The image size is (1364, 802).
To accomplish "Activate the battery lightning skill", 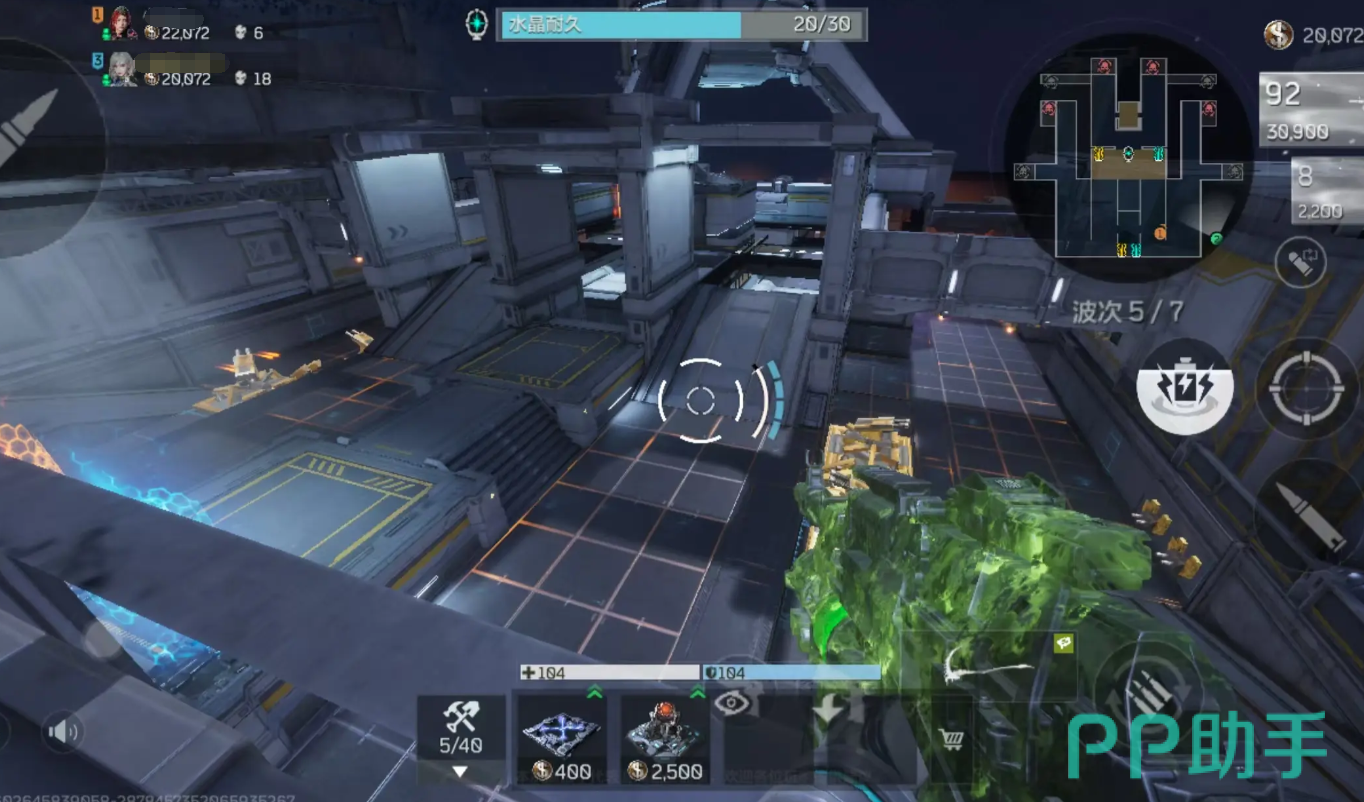I will [x=1185, y=386].
